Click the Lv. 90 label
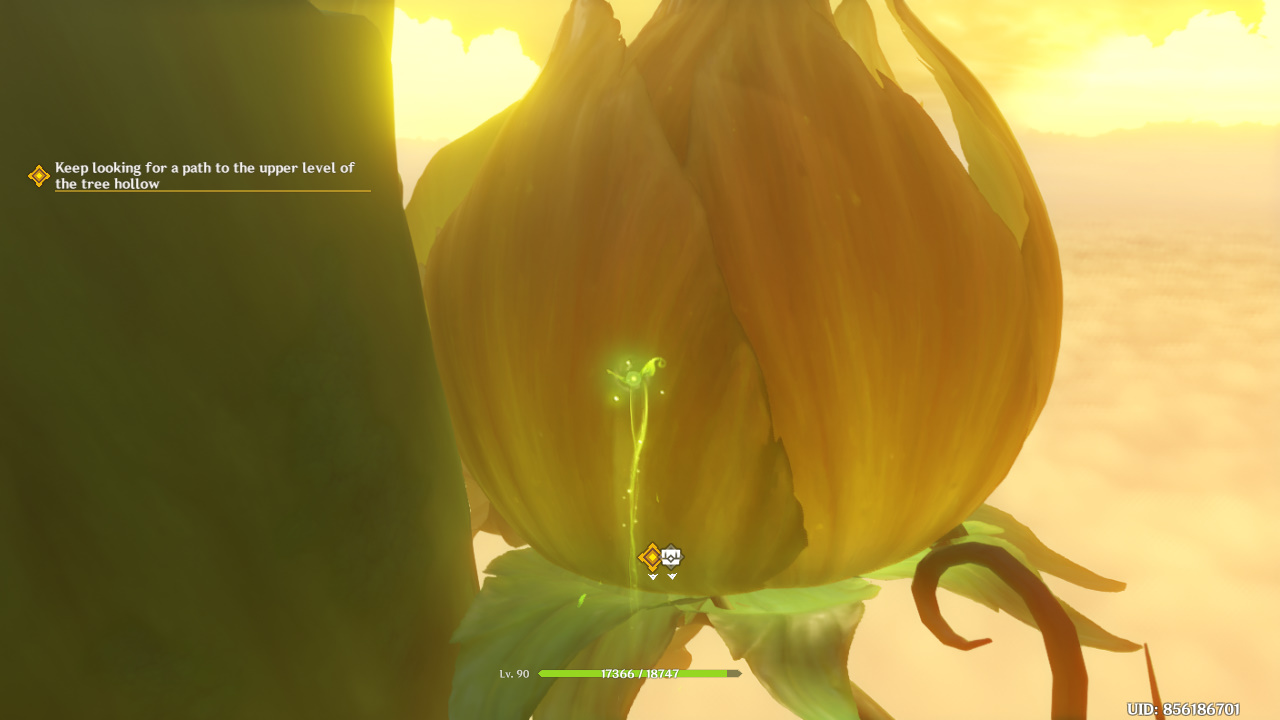 [514, 674]
